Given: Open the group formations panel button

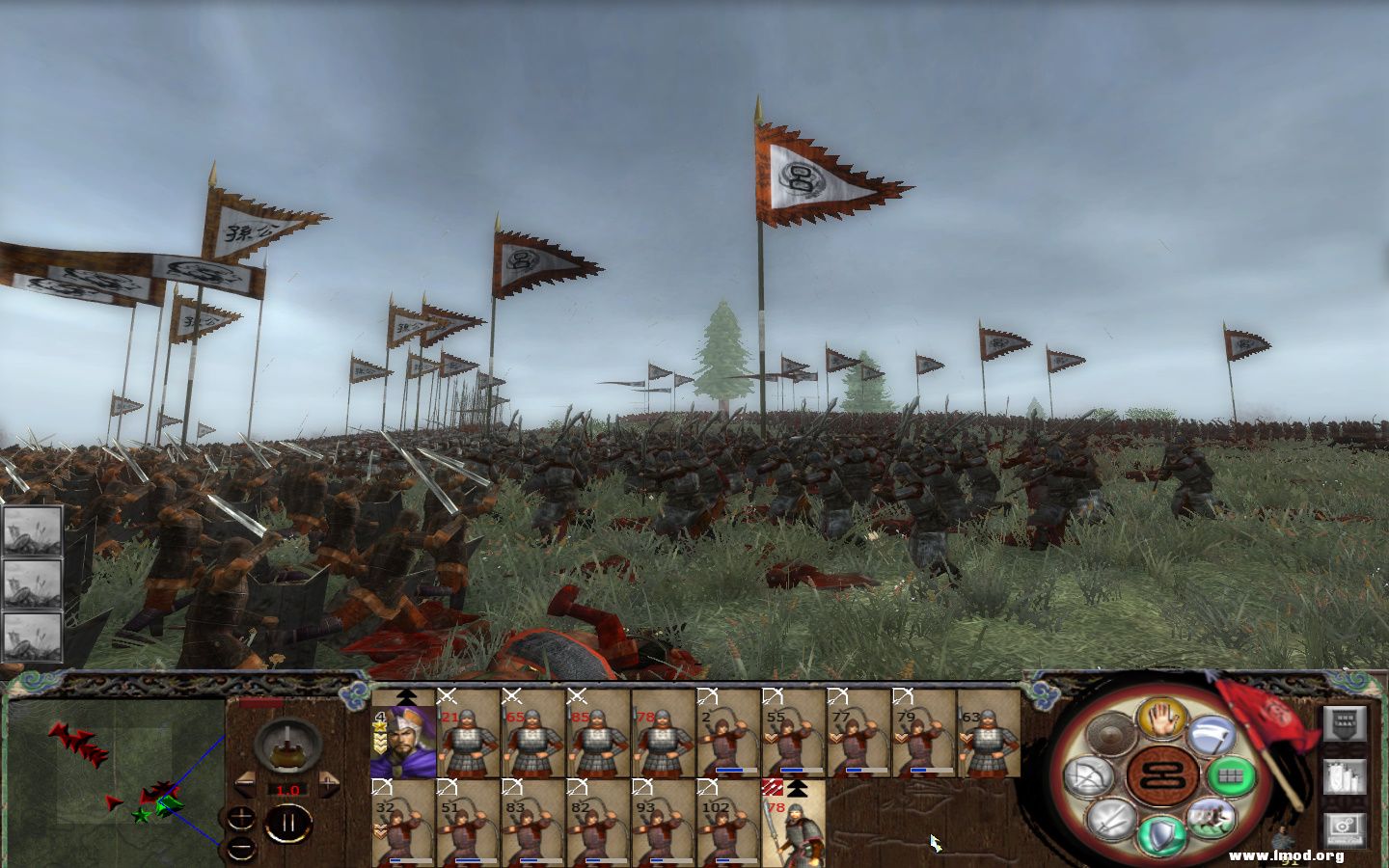Looking at the screenshot, I should 1344,723.
